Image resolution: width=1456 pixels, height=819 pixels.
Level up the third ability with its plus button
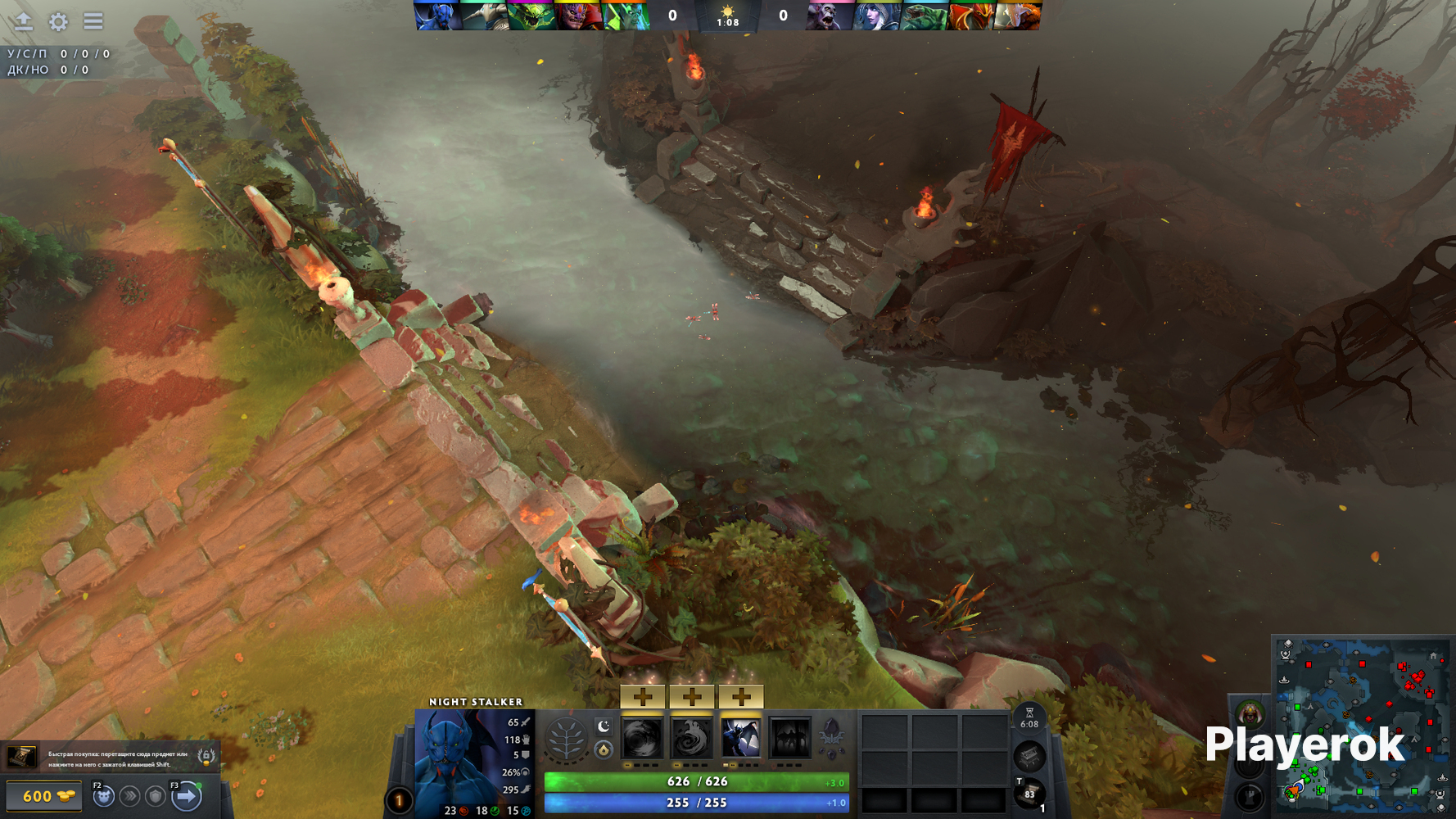[741, 697]
